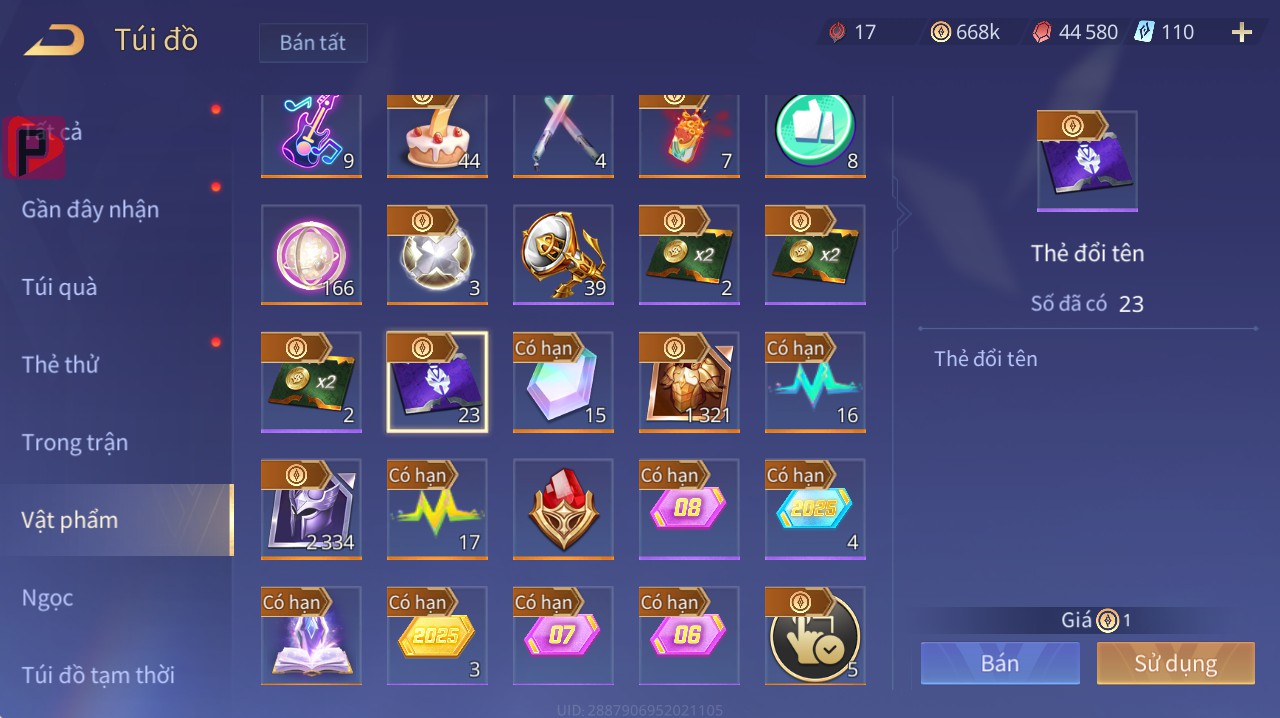
Task: Select the pink orb item with 166
Action: click(311, 254)
